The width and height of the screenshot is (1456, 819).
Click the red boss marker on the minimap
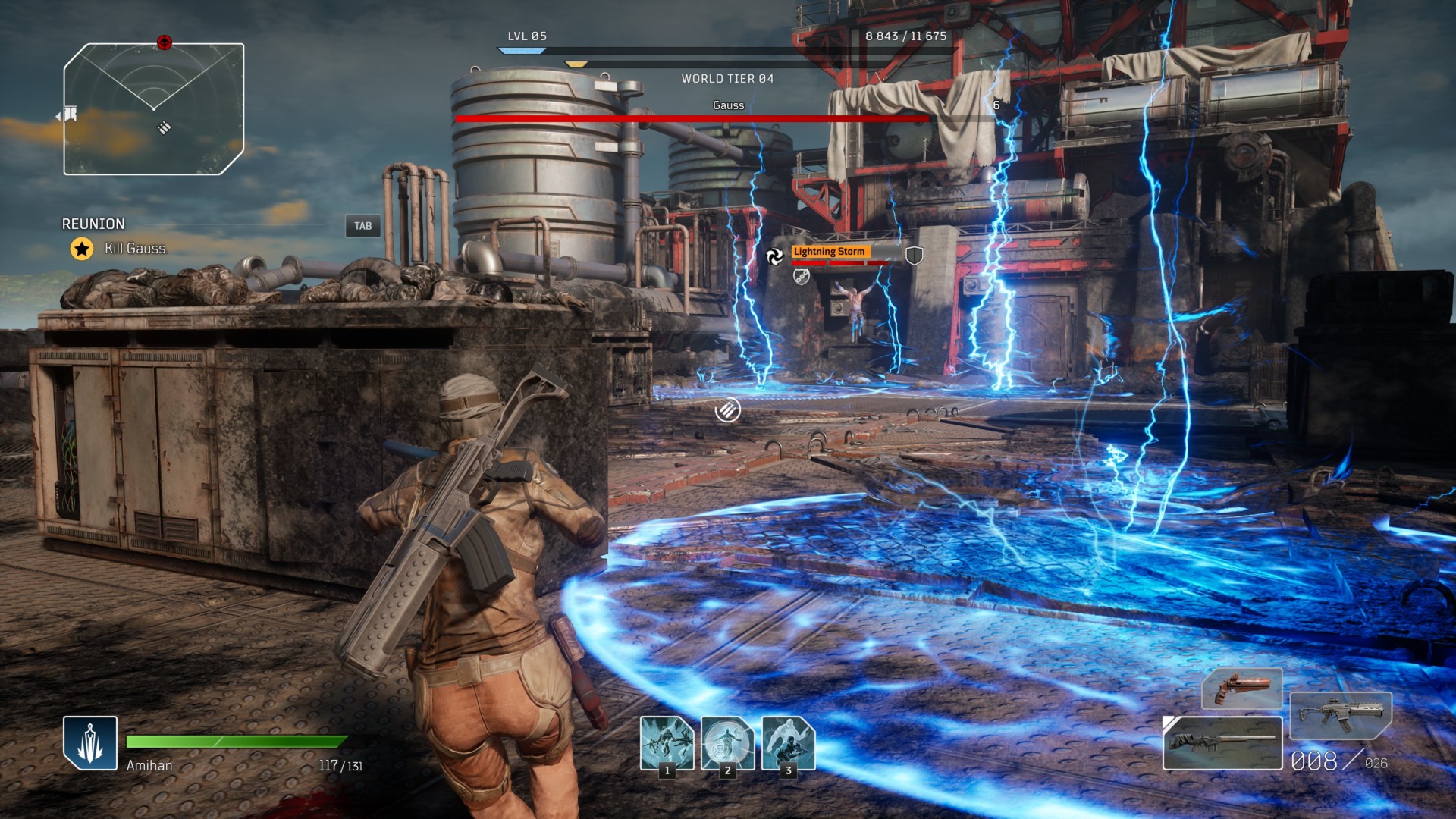165,42
